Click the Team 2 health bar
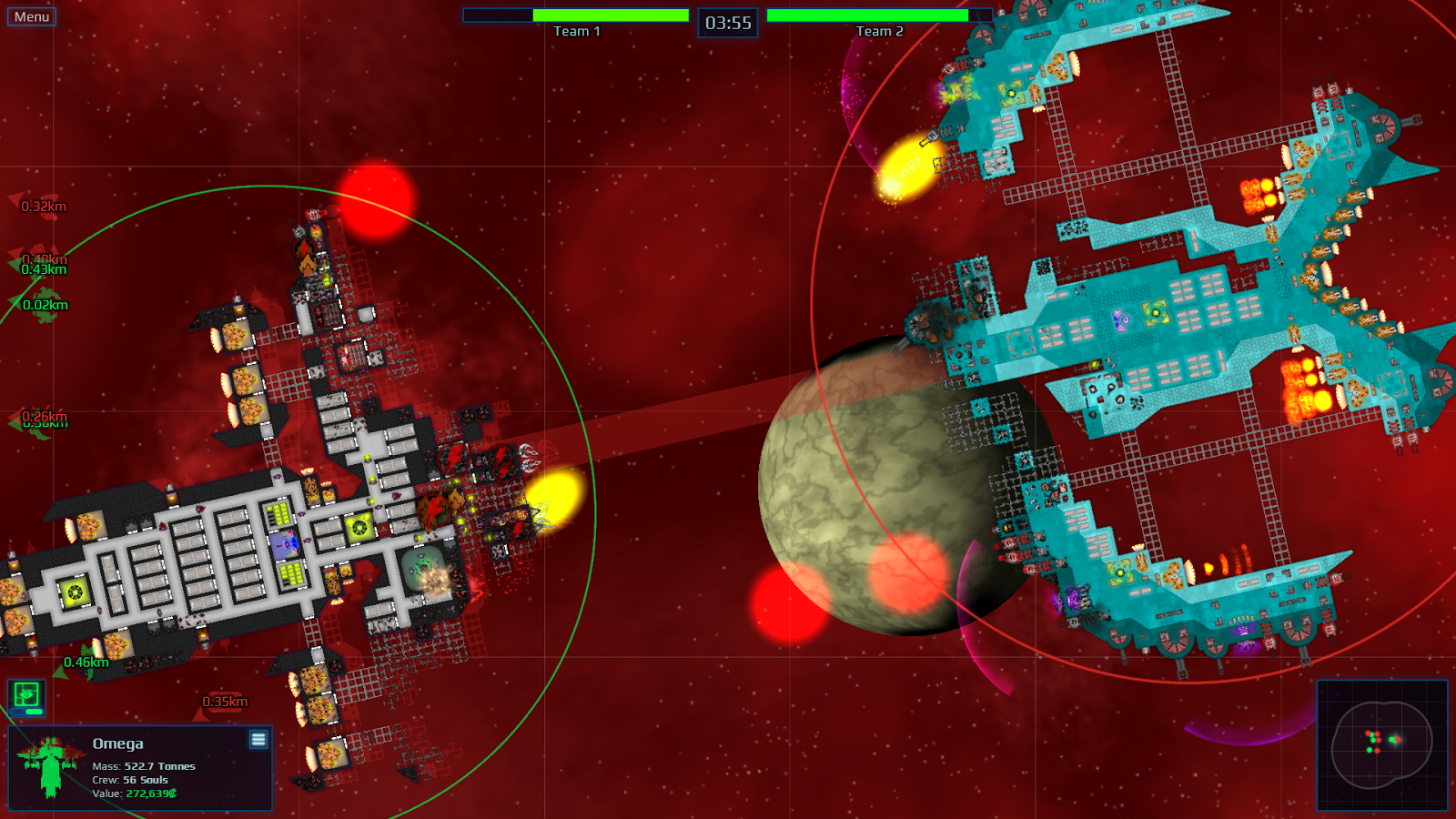 click(x=875, y=15)
